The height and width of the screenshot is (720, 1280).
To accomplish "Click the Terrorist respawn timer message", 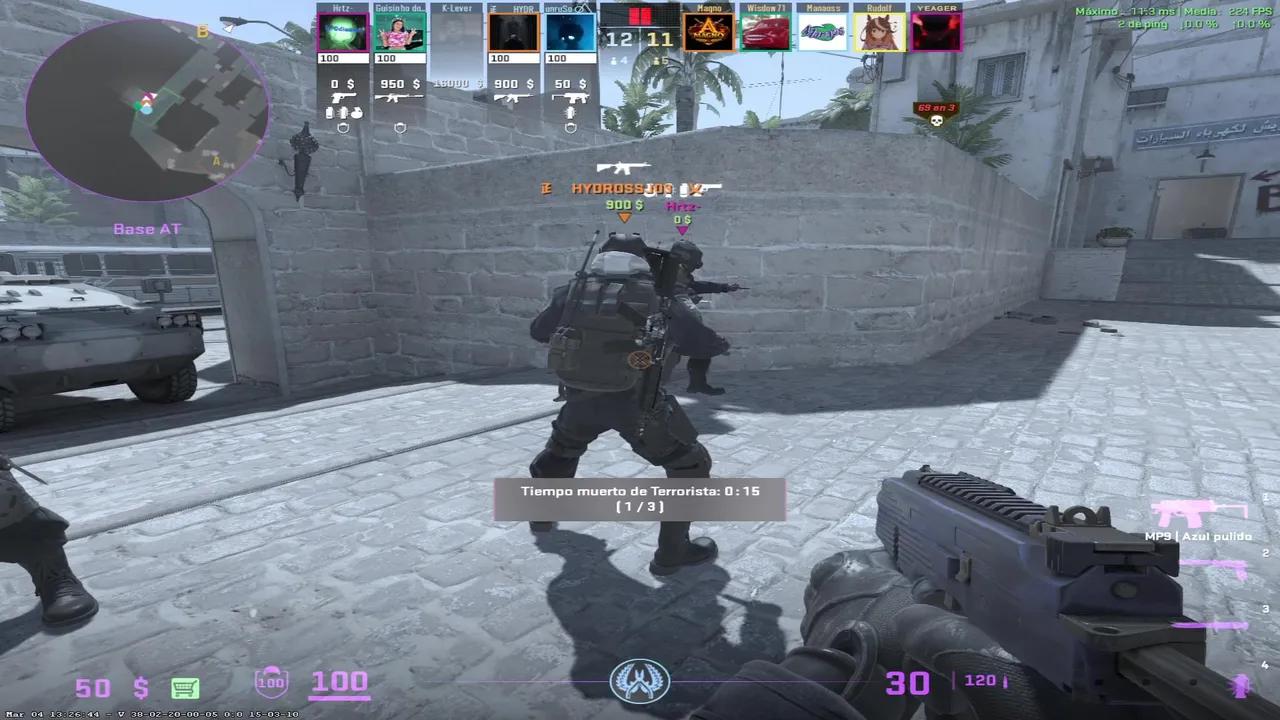I will click(638, 498).
